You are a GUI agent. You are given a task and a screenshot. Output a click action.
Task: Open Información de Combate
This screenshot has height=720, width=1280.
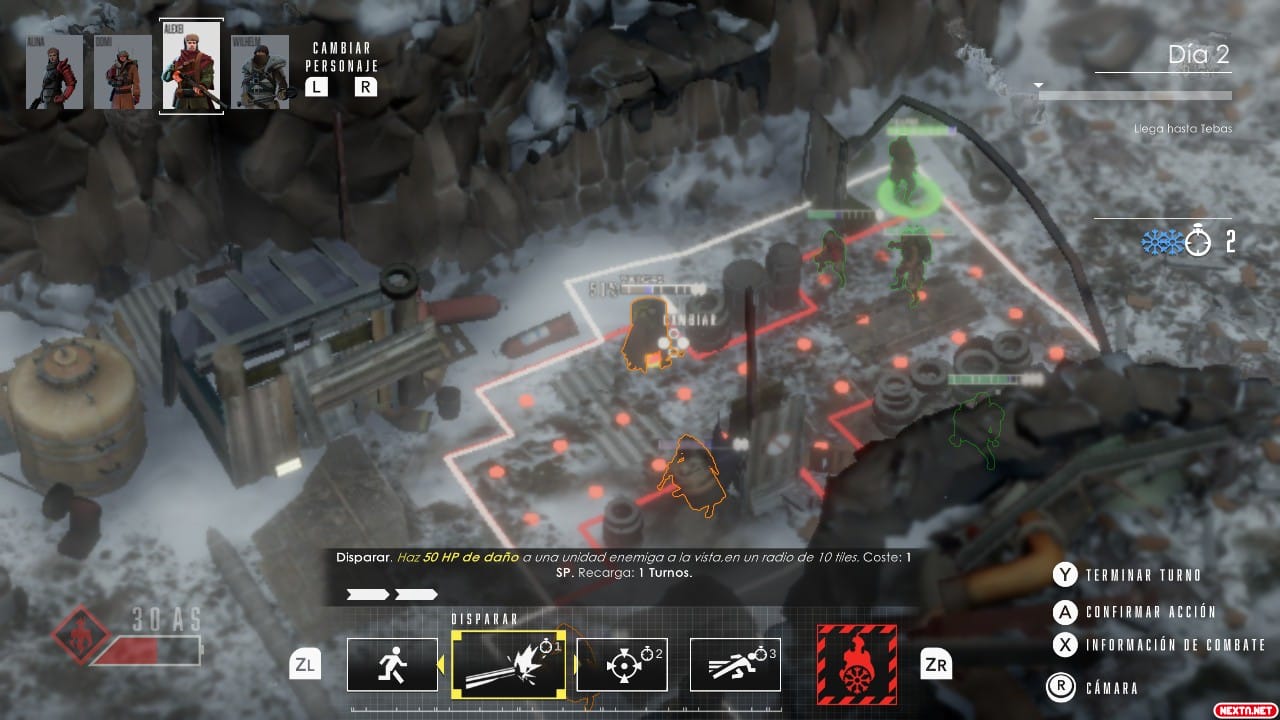click(x=1175, y=645)
